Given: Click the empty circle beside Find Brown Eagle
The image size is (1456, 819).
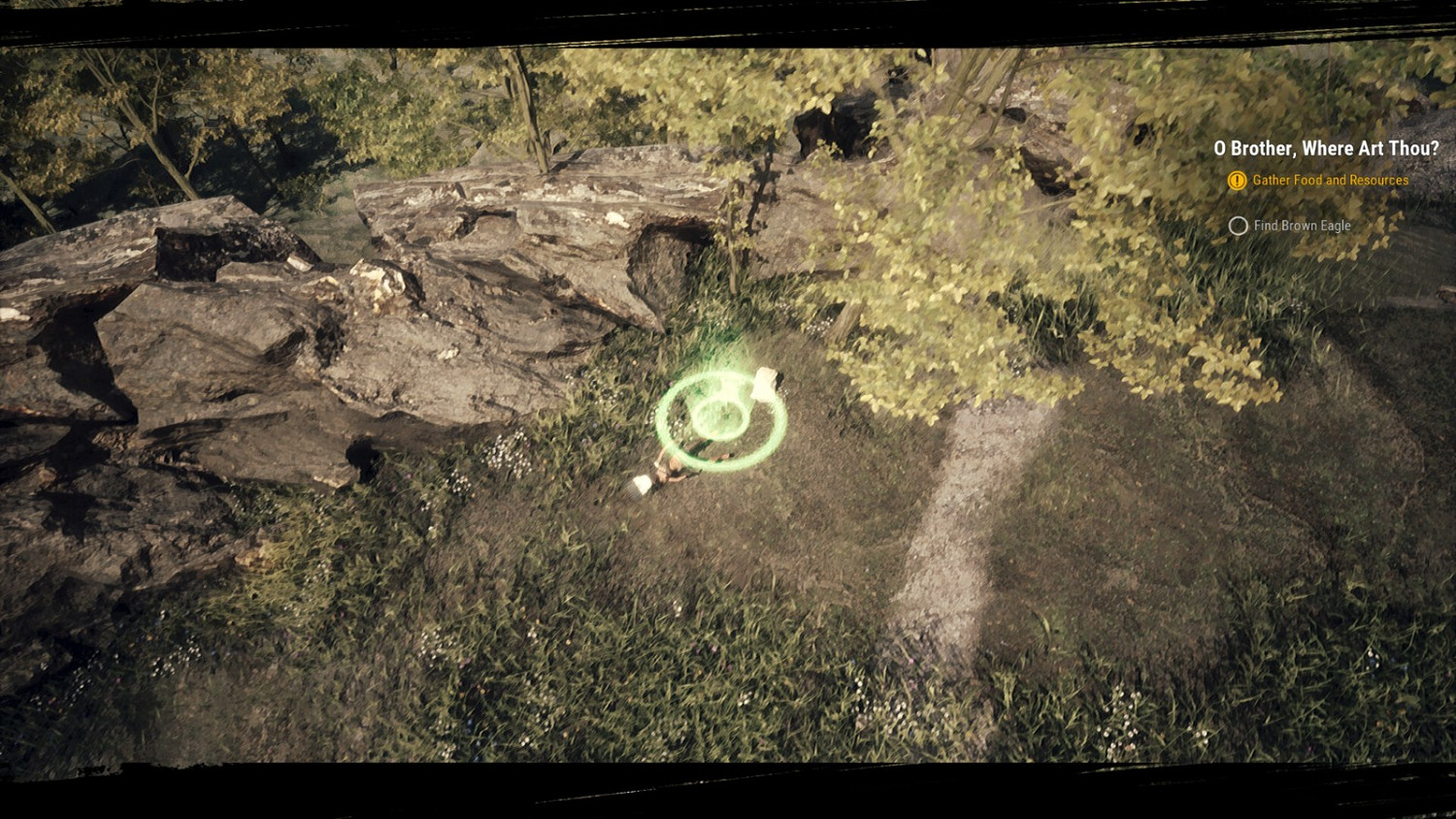Looking at the screenshot, I should tap(1239, 225).
